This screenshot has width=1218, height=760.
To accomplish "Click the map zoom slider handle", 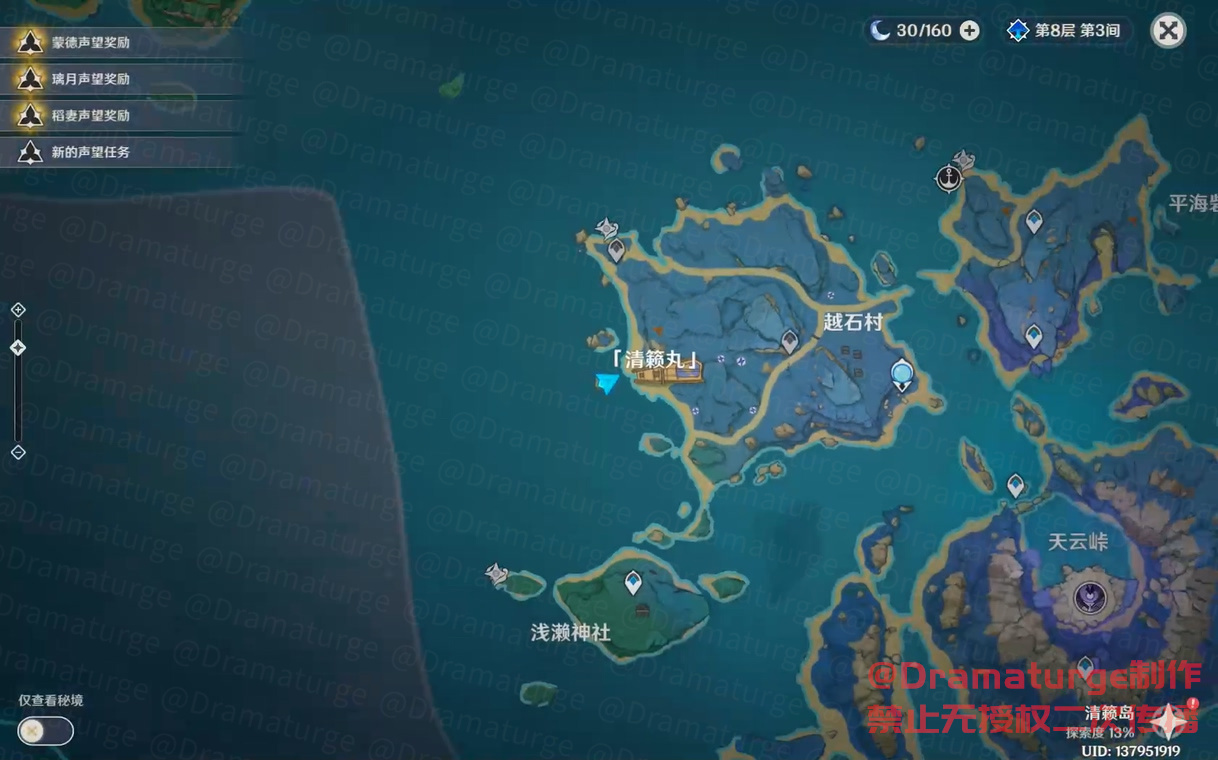I will point(18,347).
